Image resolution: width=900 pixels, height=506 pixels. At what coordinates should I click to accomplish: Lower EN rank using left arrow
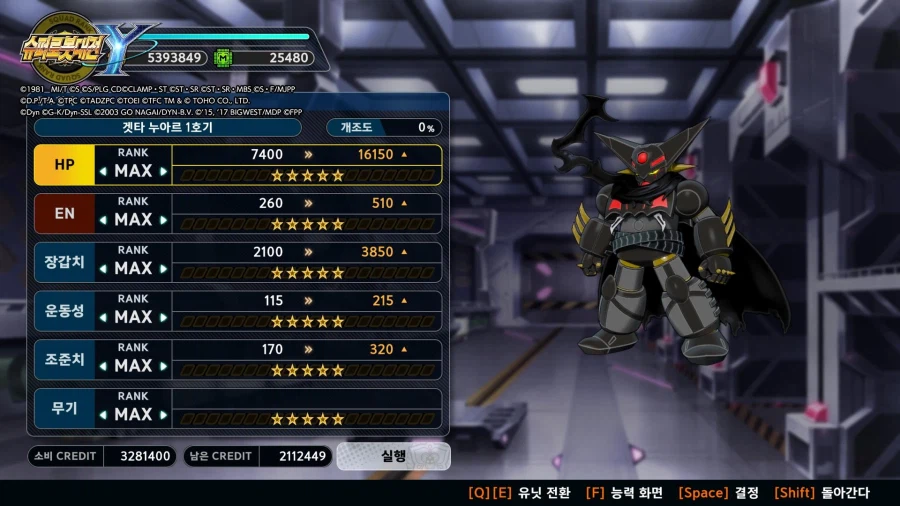coord(103,221)
